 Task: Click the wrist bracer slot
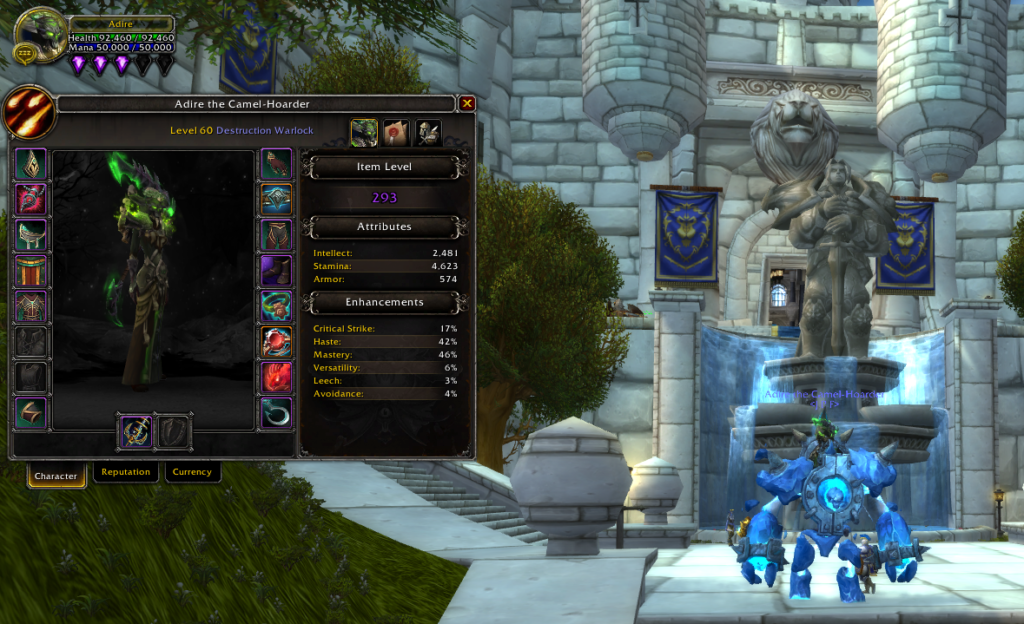tap(31, 413)
